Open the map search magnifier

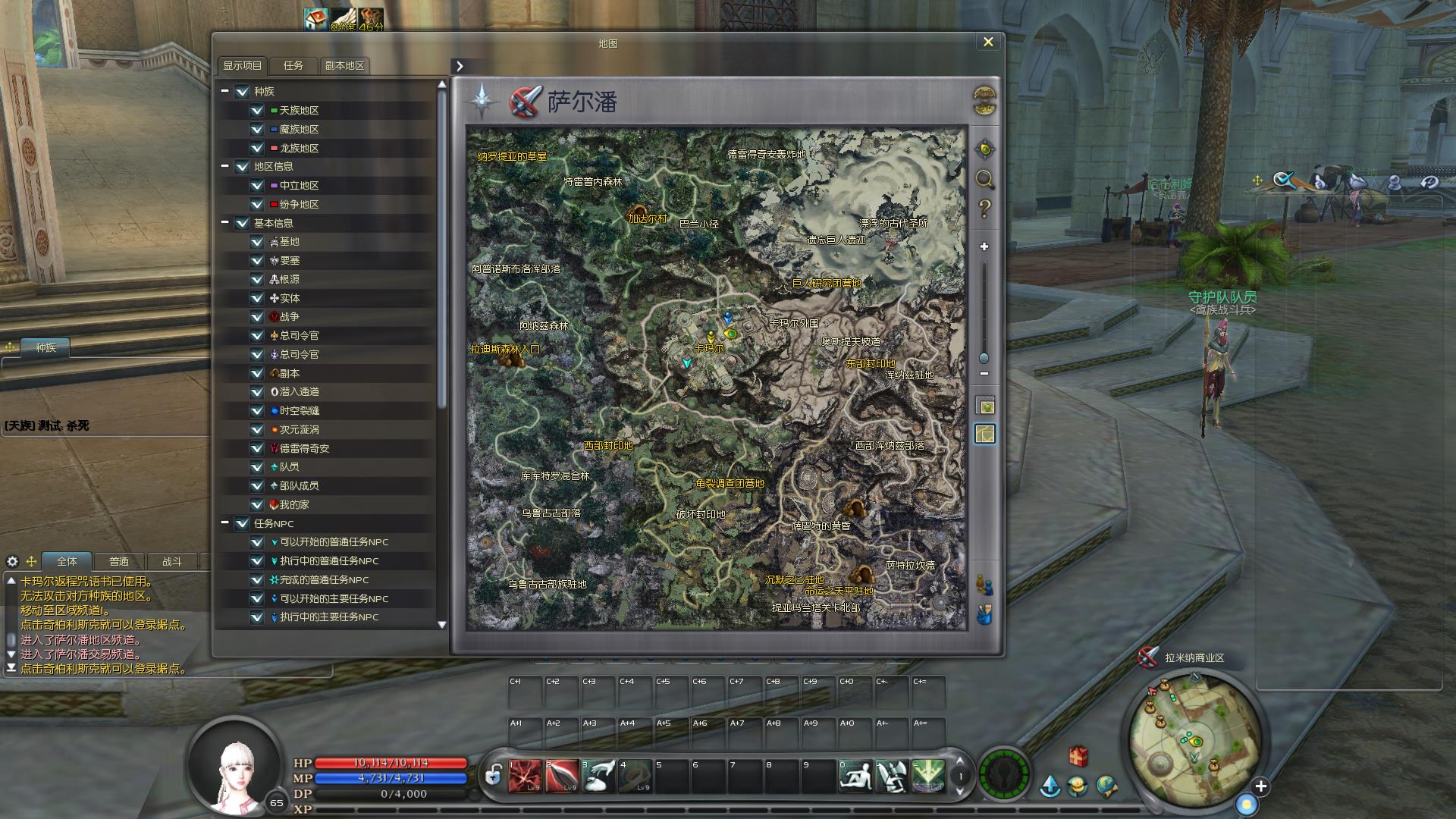coord(984,179)
